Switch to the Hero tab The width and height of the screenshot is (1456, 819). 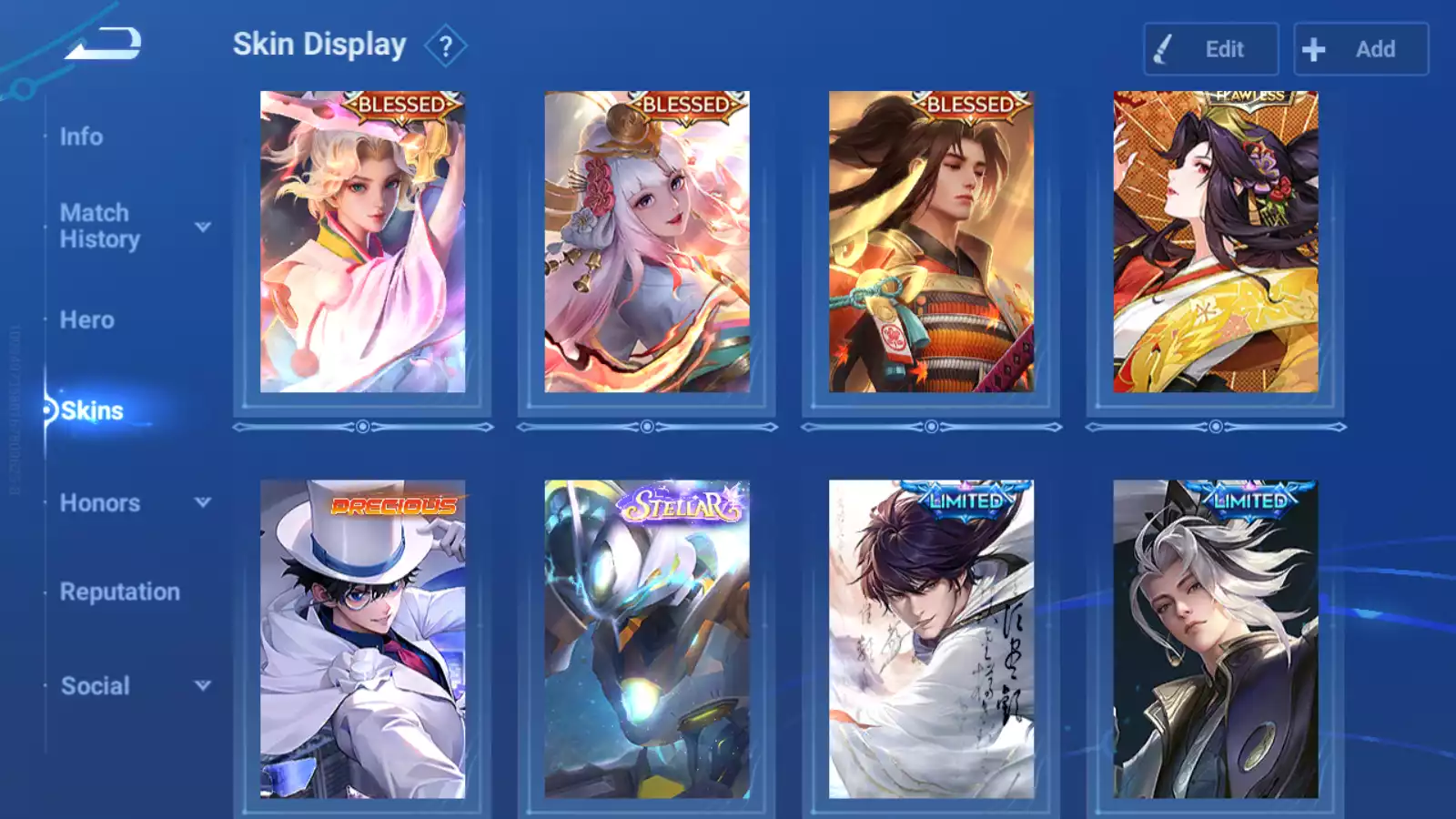[87, 320]
